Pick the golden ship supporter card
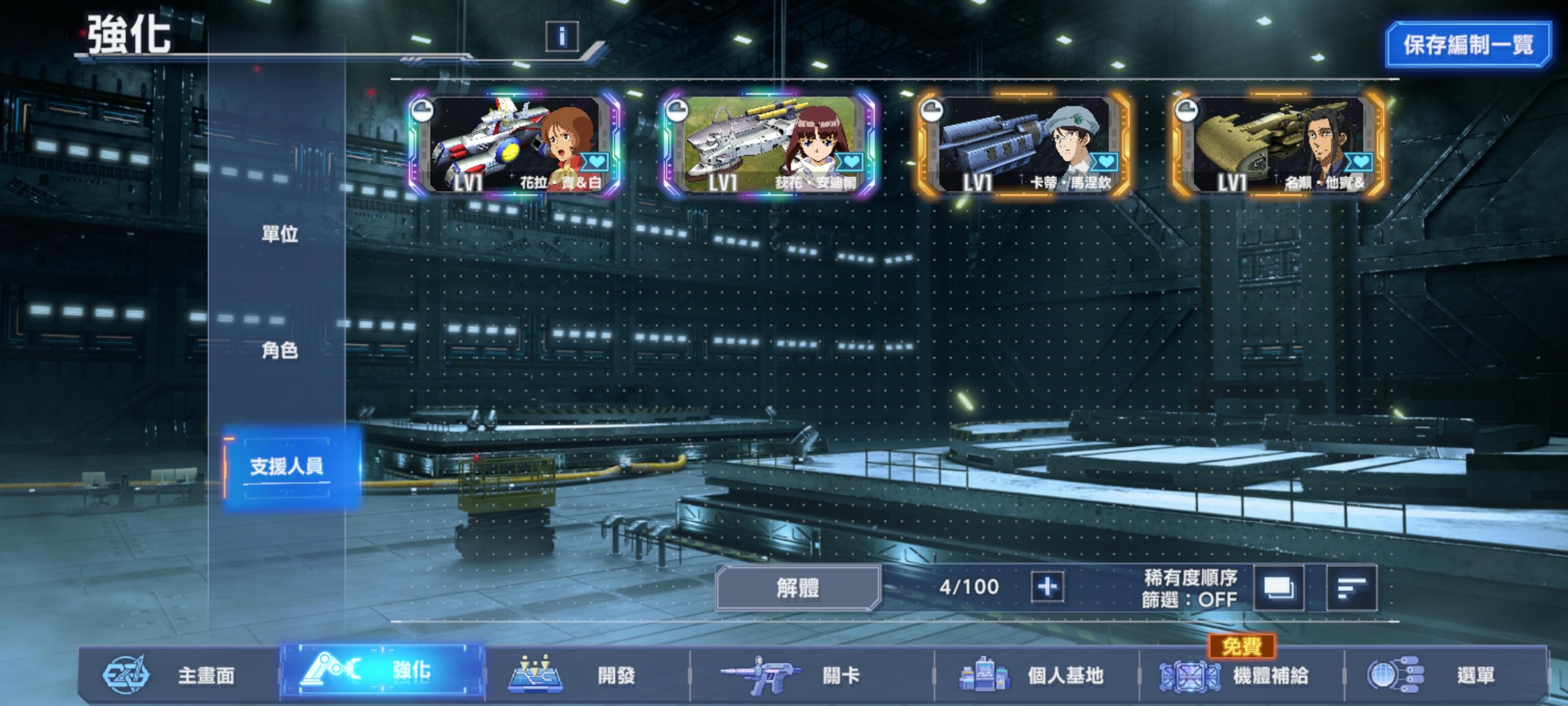Viewport: 1568px width, 706px height. pyautogui.click(x=1279, y=144)
